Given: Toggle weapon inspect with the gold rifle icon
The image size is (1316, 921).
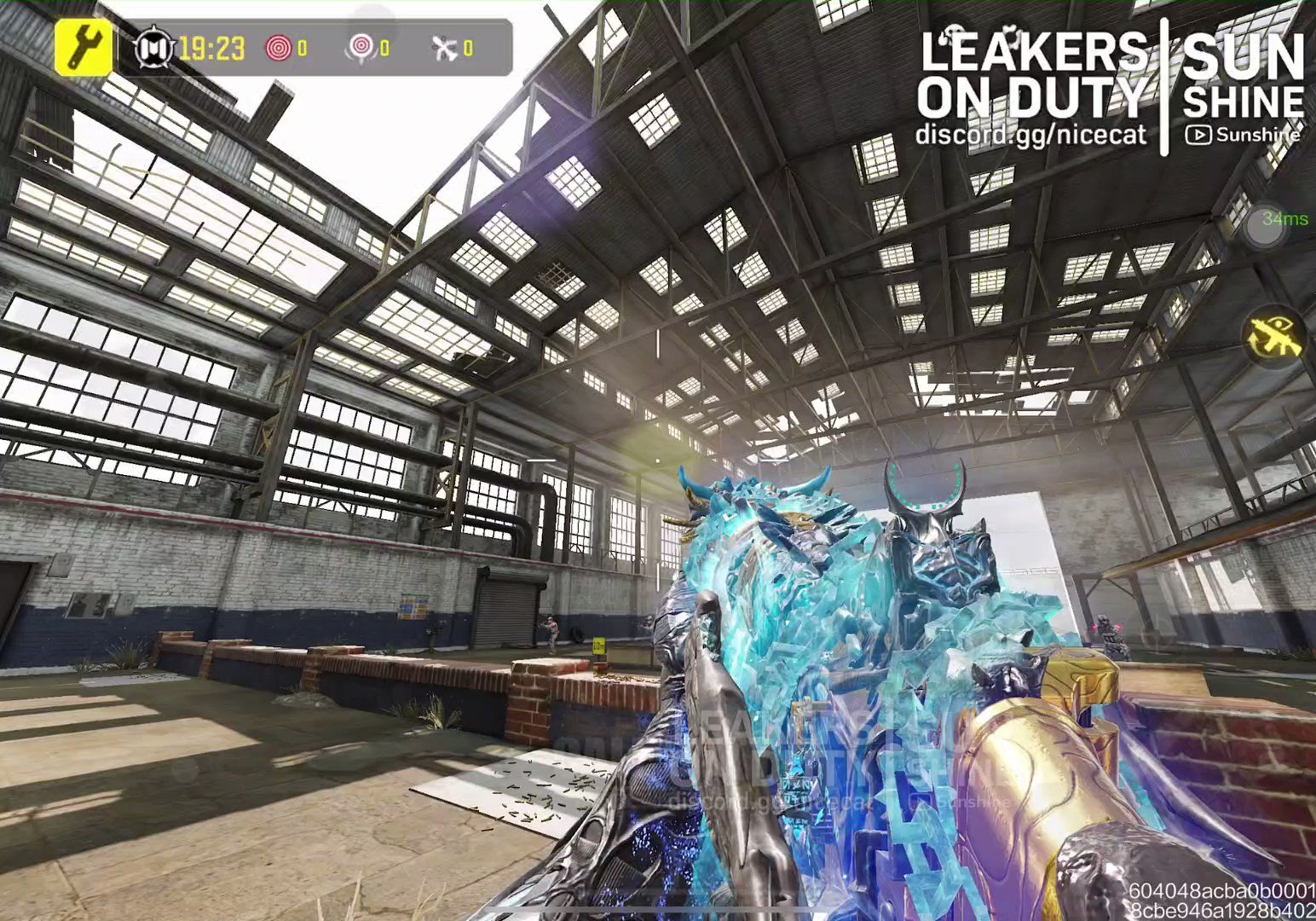Looking at the screenshot, I should click(x=1273, y=335).
